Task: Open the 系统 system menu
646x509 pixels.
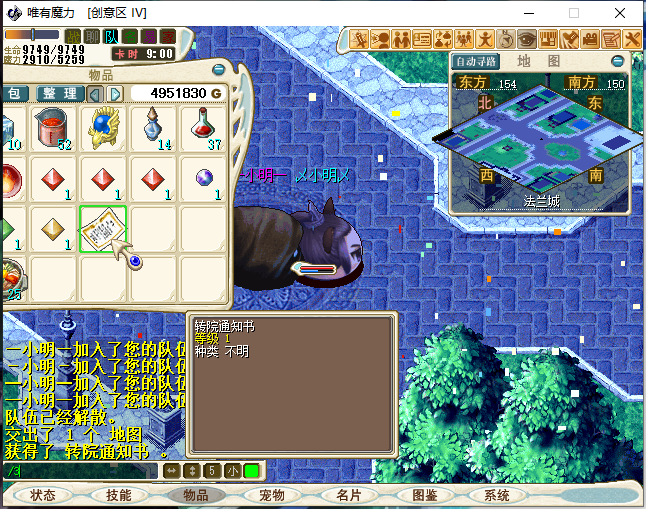Action: point(497,495)
